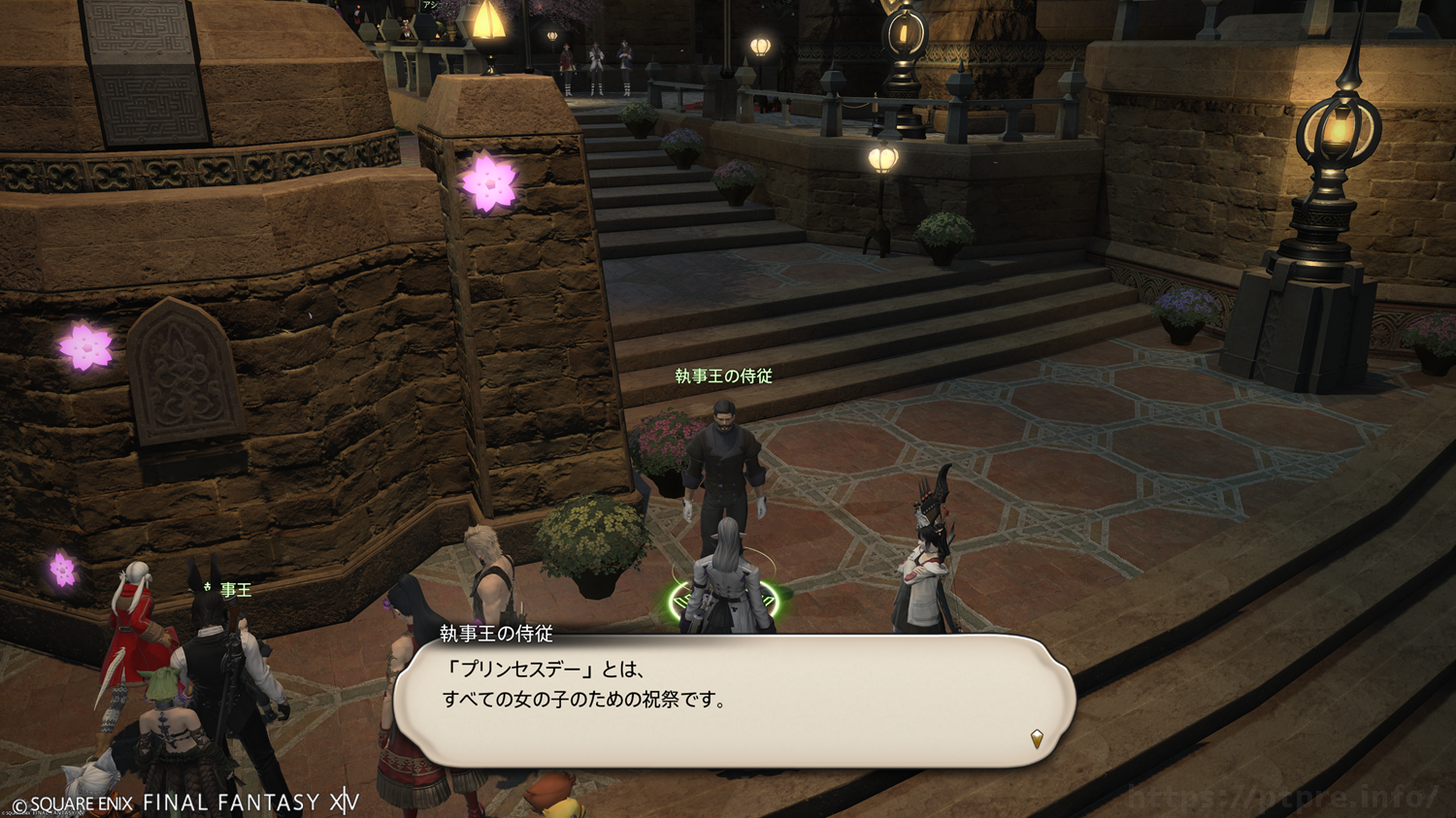Select the 執事王の侍従 NPC nameplate

pos(724,376)
